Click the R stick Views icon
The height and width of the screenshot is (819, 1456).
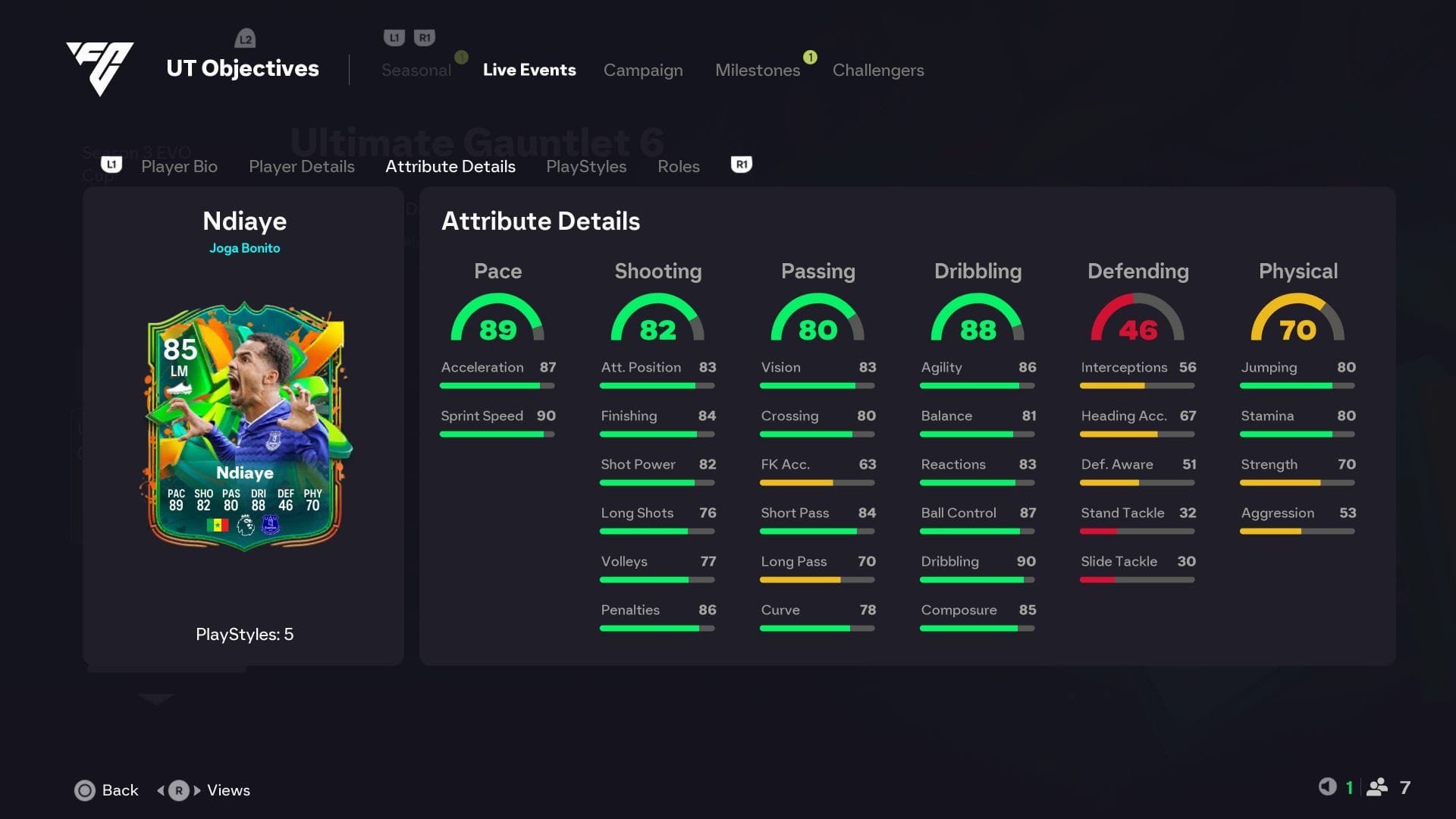click(x=178, y=790)
